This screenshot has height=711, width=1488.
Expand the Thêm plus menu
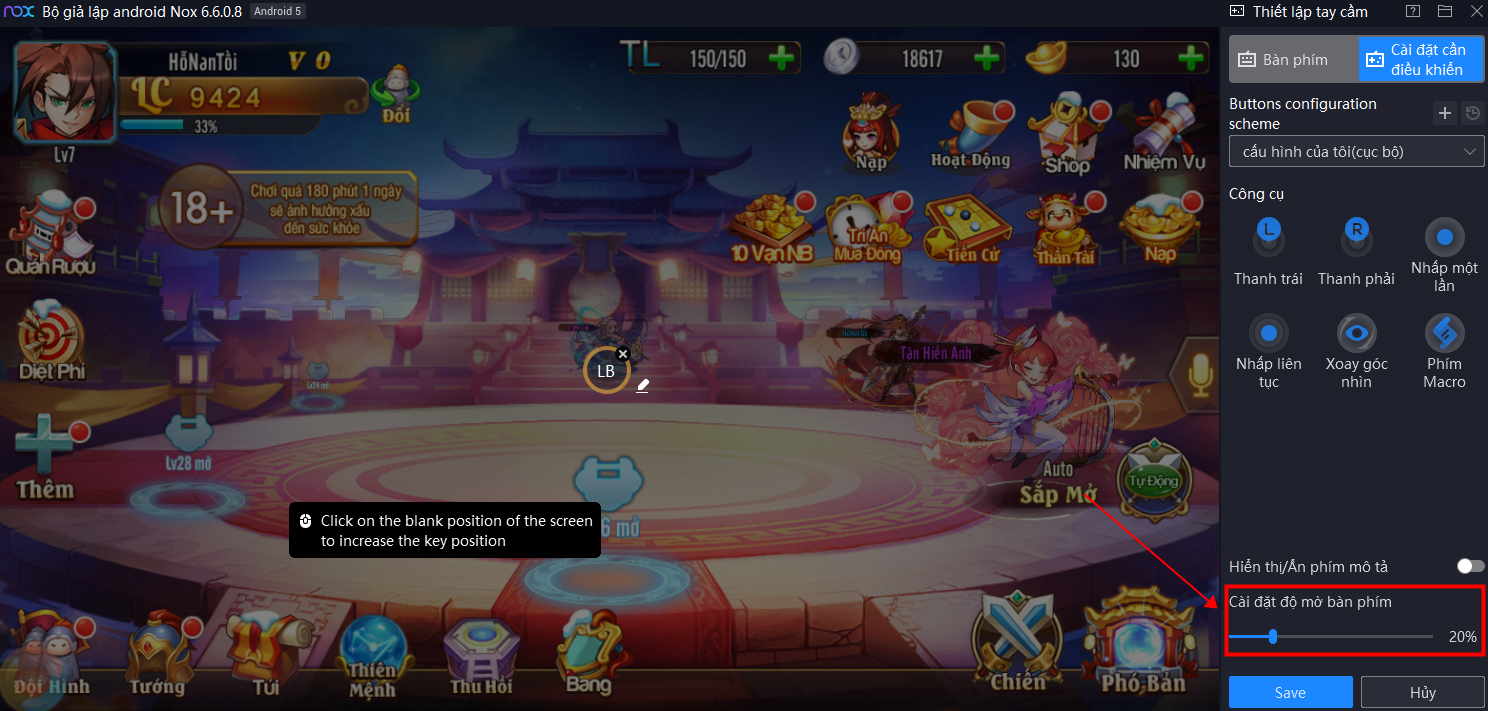coord(45,457)
